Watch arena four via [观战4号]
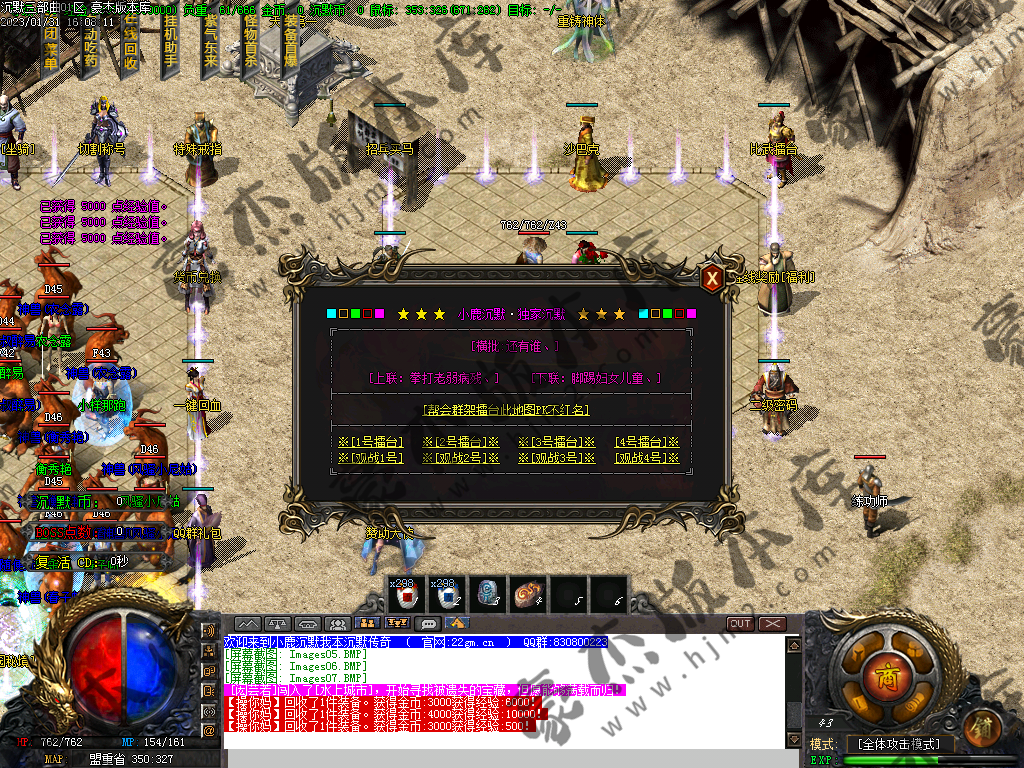 pyautogui.click(x=647, y=458)
